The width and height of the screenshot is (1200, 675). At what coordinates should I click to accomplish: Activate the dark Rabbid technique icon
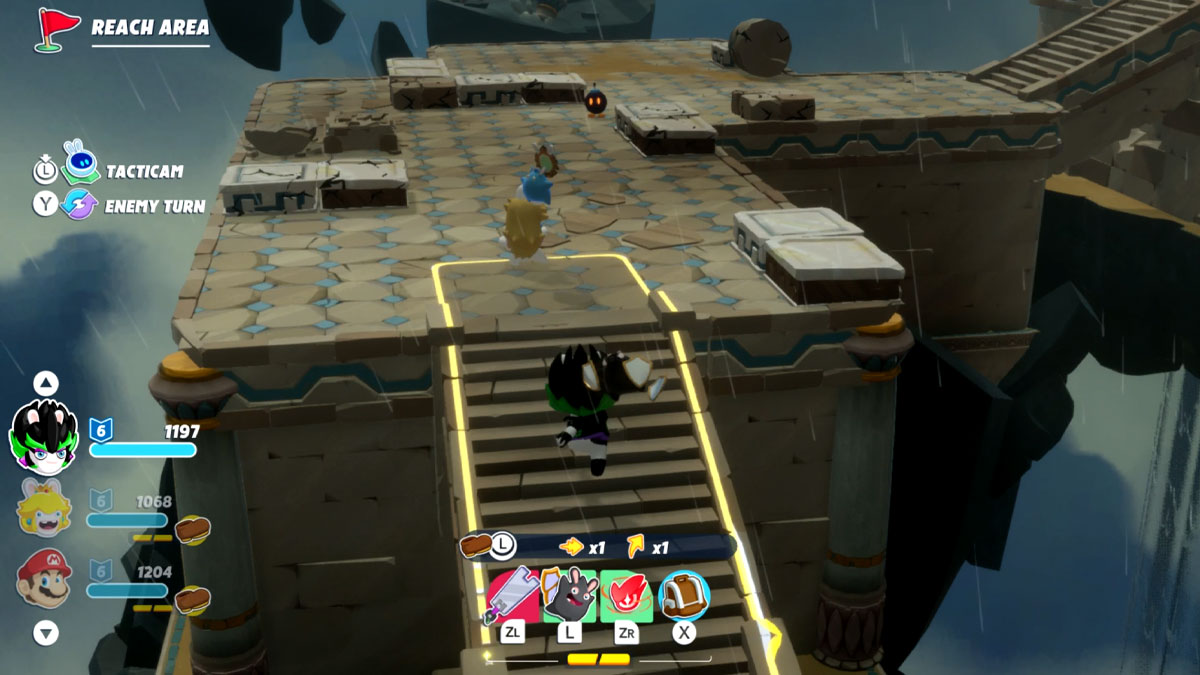(569, 596)
